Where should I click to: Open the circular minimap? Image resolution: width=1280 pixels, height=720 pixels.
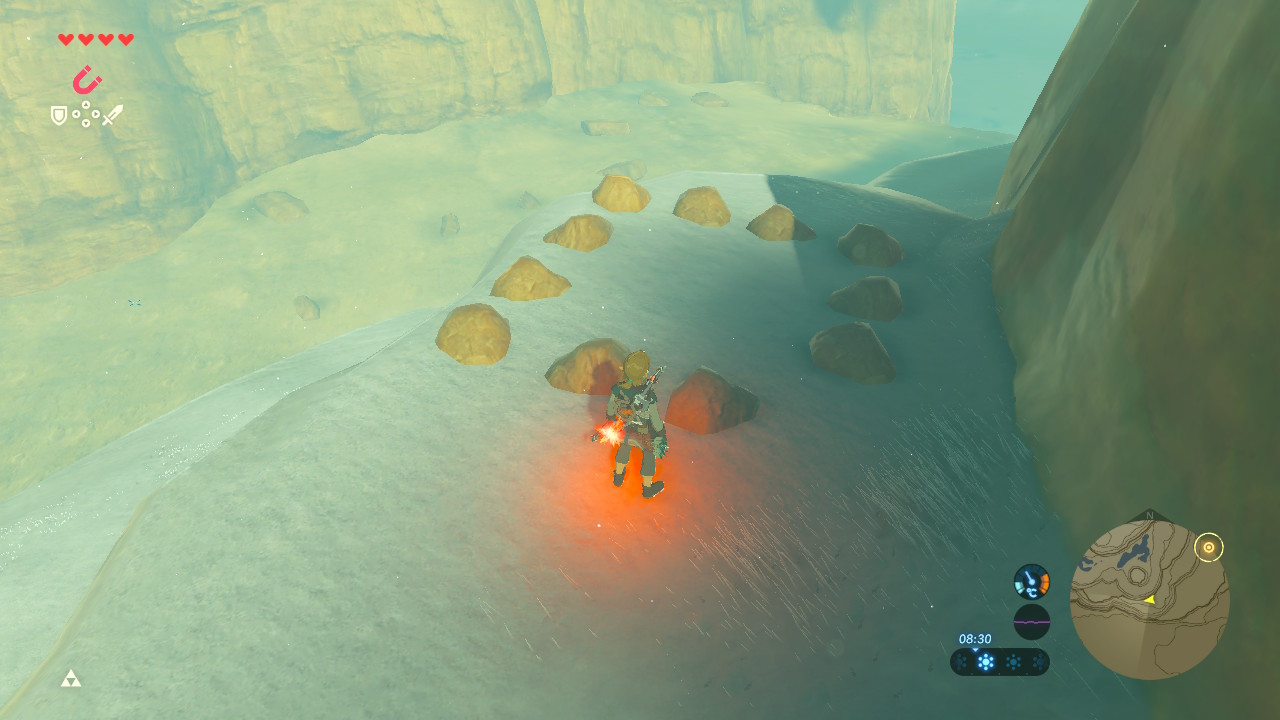pos(1149,600)
